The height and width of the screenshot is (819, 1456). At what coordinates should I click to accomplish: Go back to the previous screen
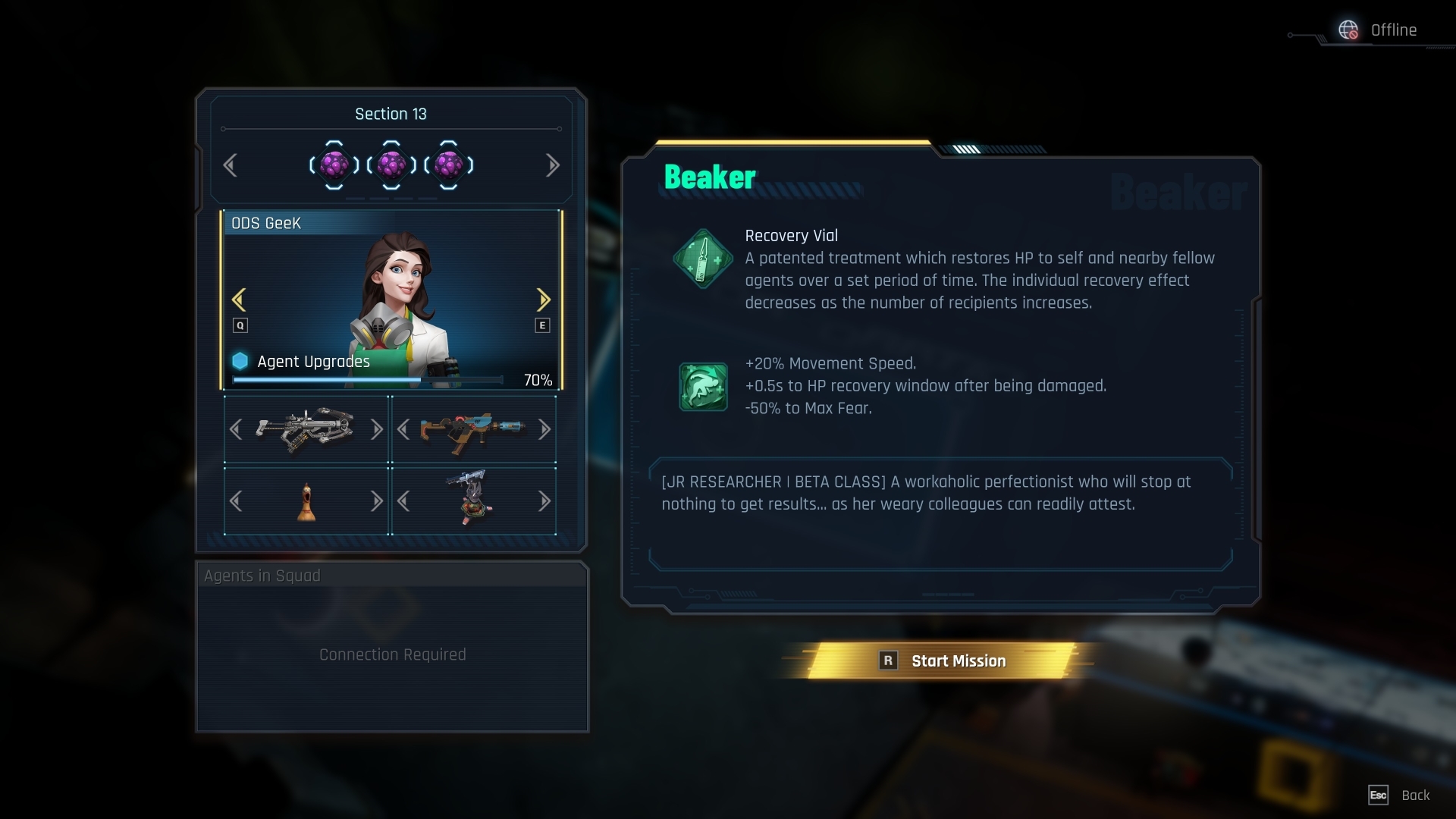[1399, 795]
